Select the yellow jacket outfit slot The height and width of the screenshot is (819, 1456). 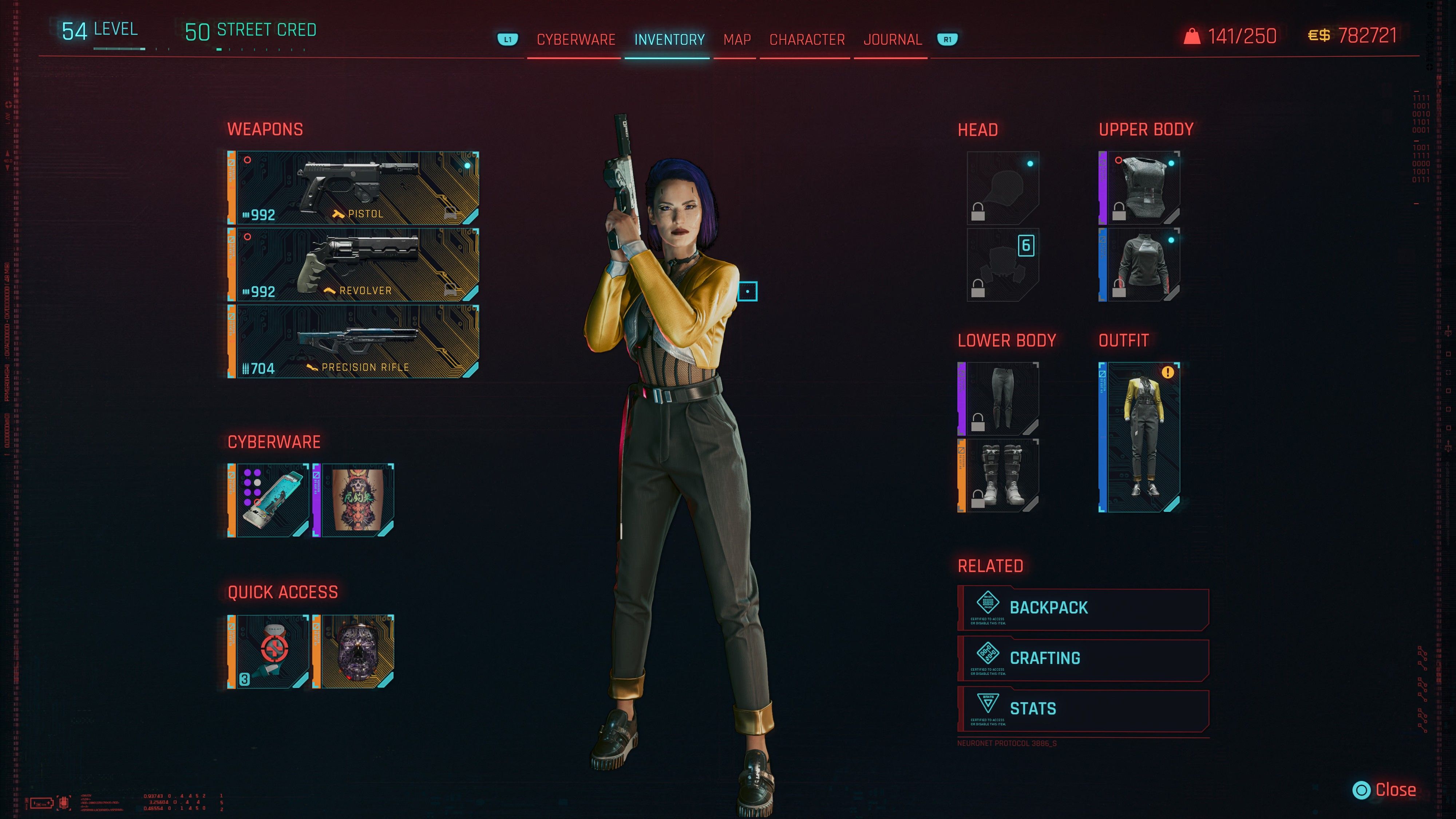point(1140,437)
